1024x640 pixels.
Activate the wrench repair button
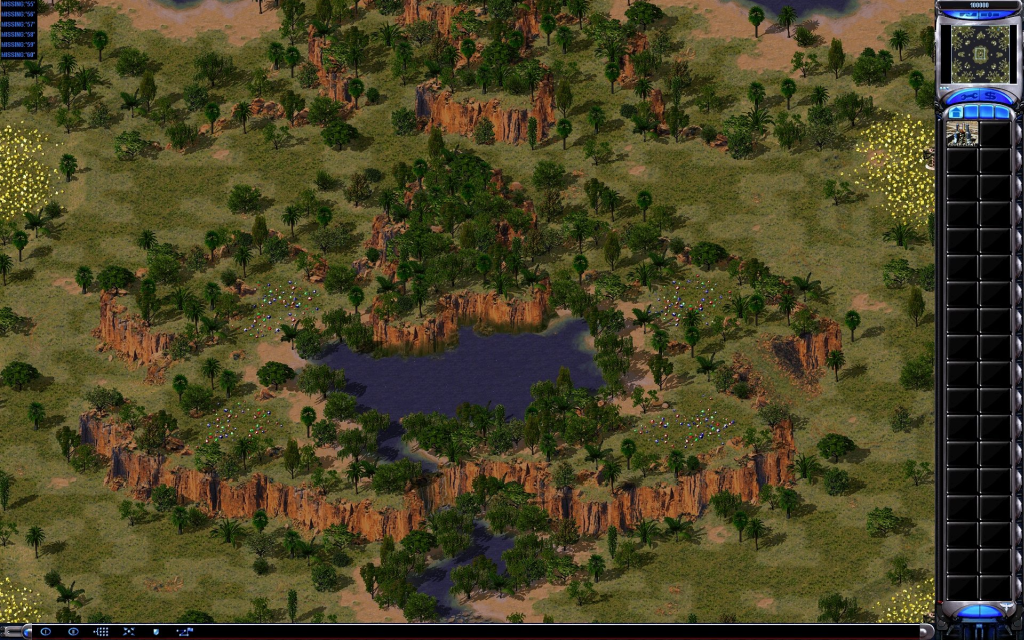pos(968,94)
